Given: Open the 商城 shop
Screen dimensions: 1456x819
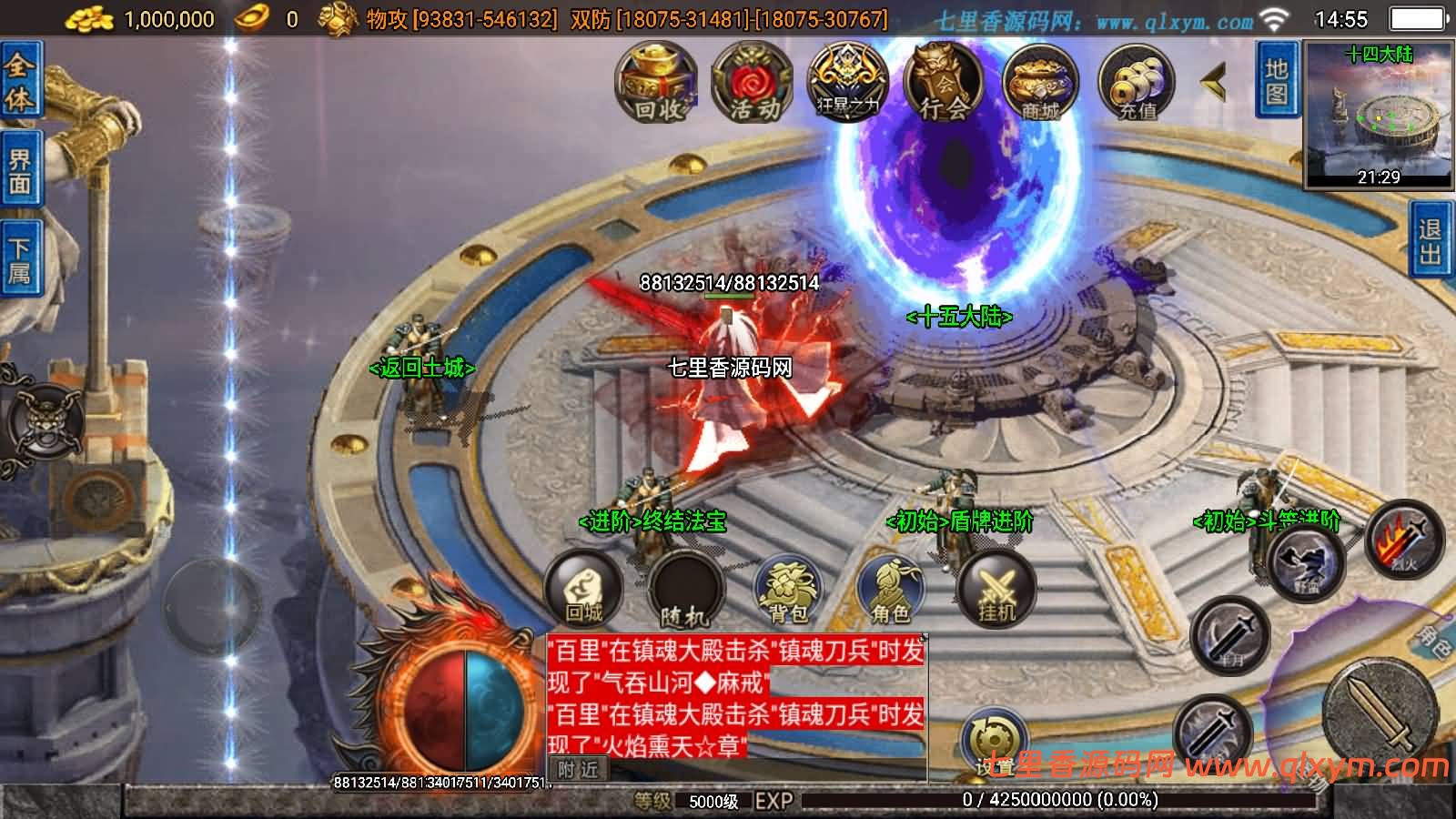Looking at the screenshot, I should point(1041,82).
